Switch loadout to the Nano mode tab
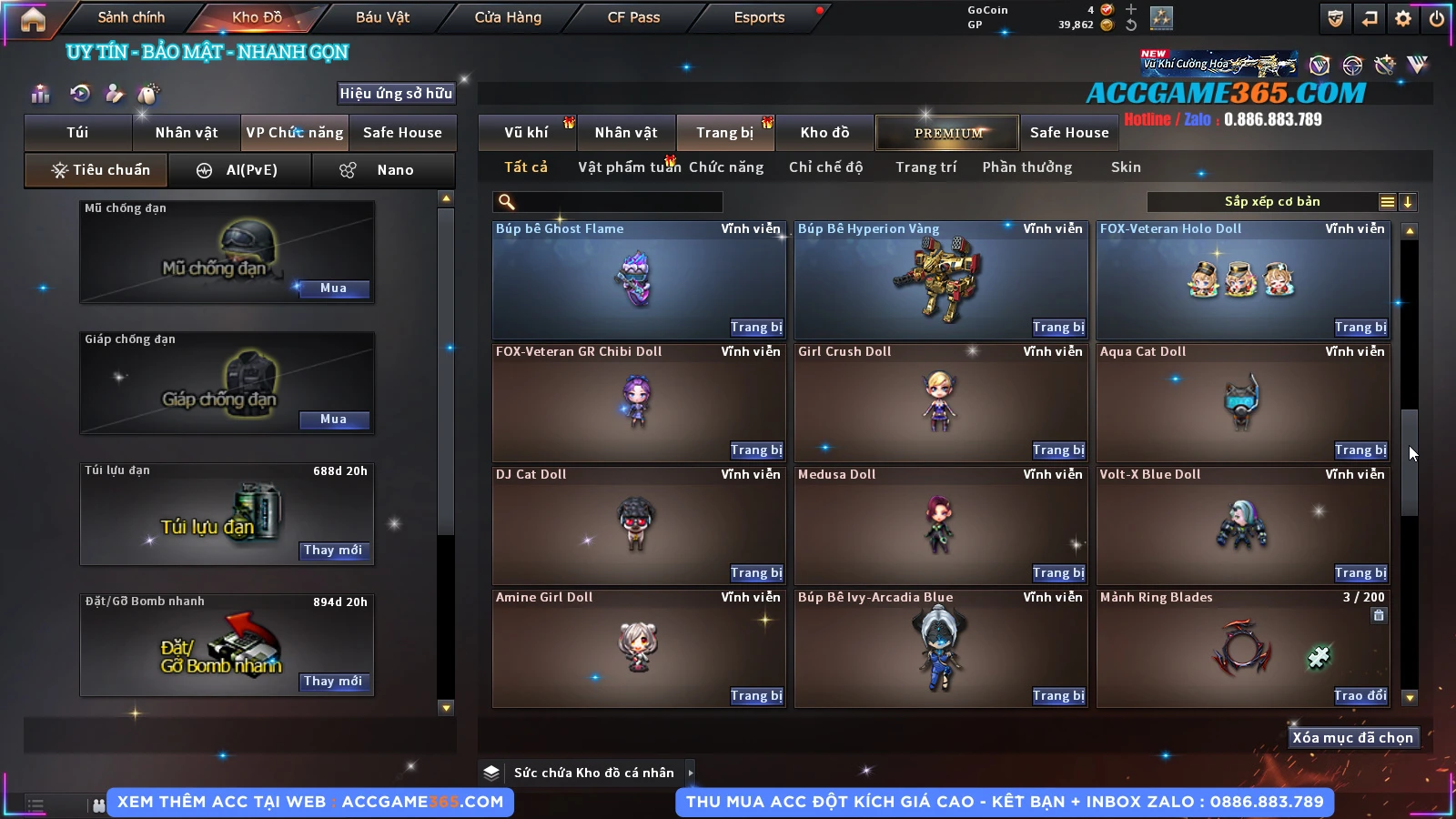 [384, 170]
